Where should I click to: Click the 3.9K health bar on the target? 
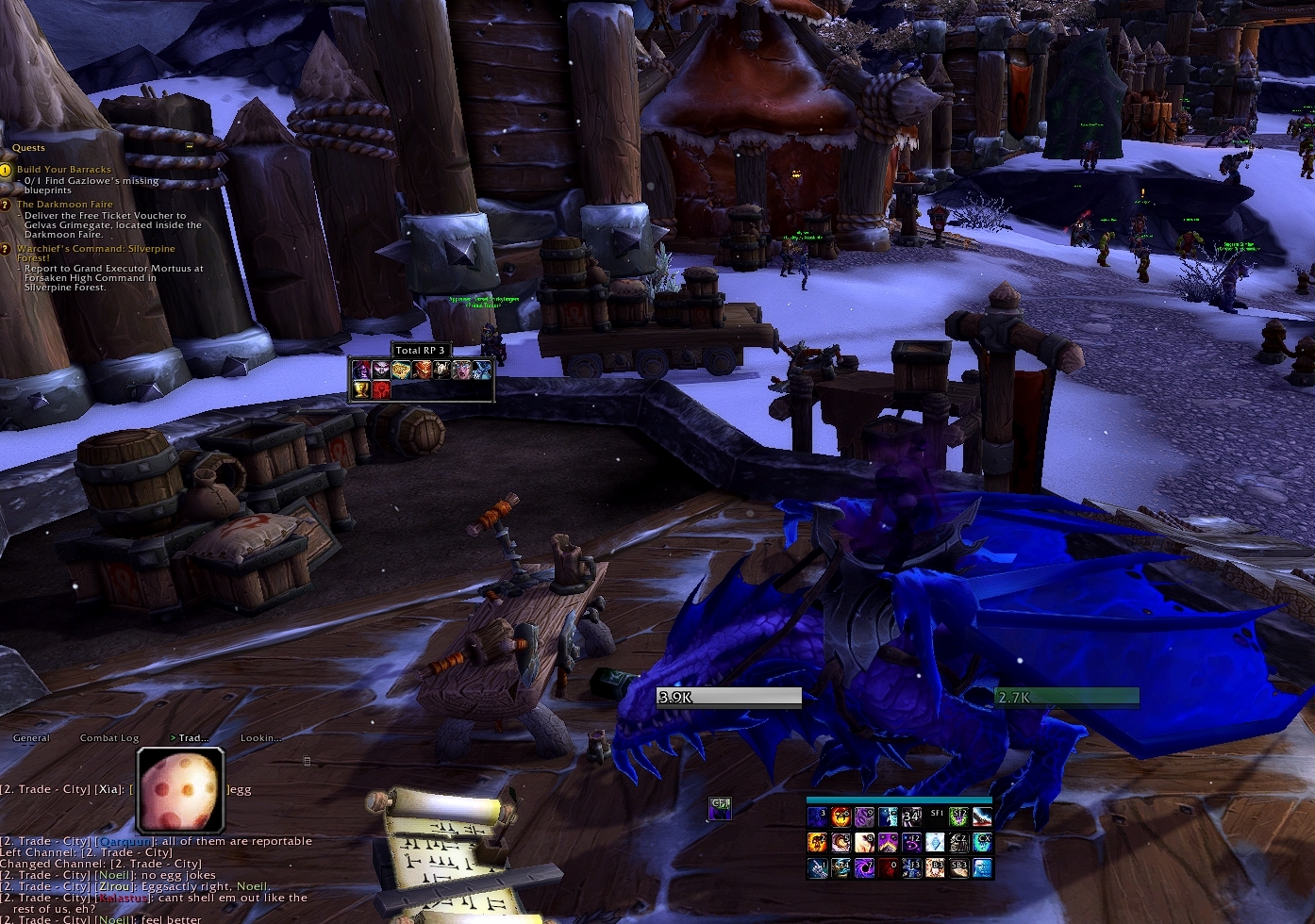pyautogui.click(x=727, y=698)
